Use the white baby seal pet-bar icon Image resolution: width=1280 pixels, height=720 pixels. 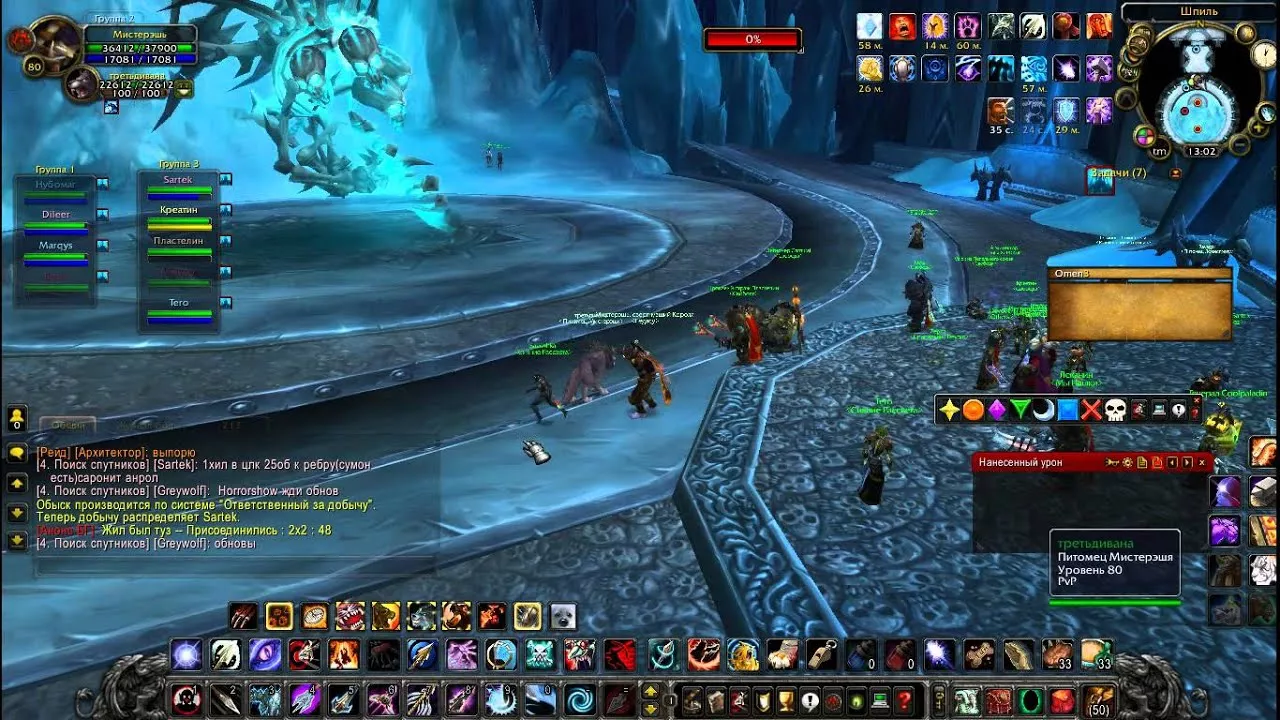click(x=562, y=616)
